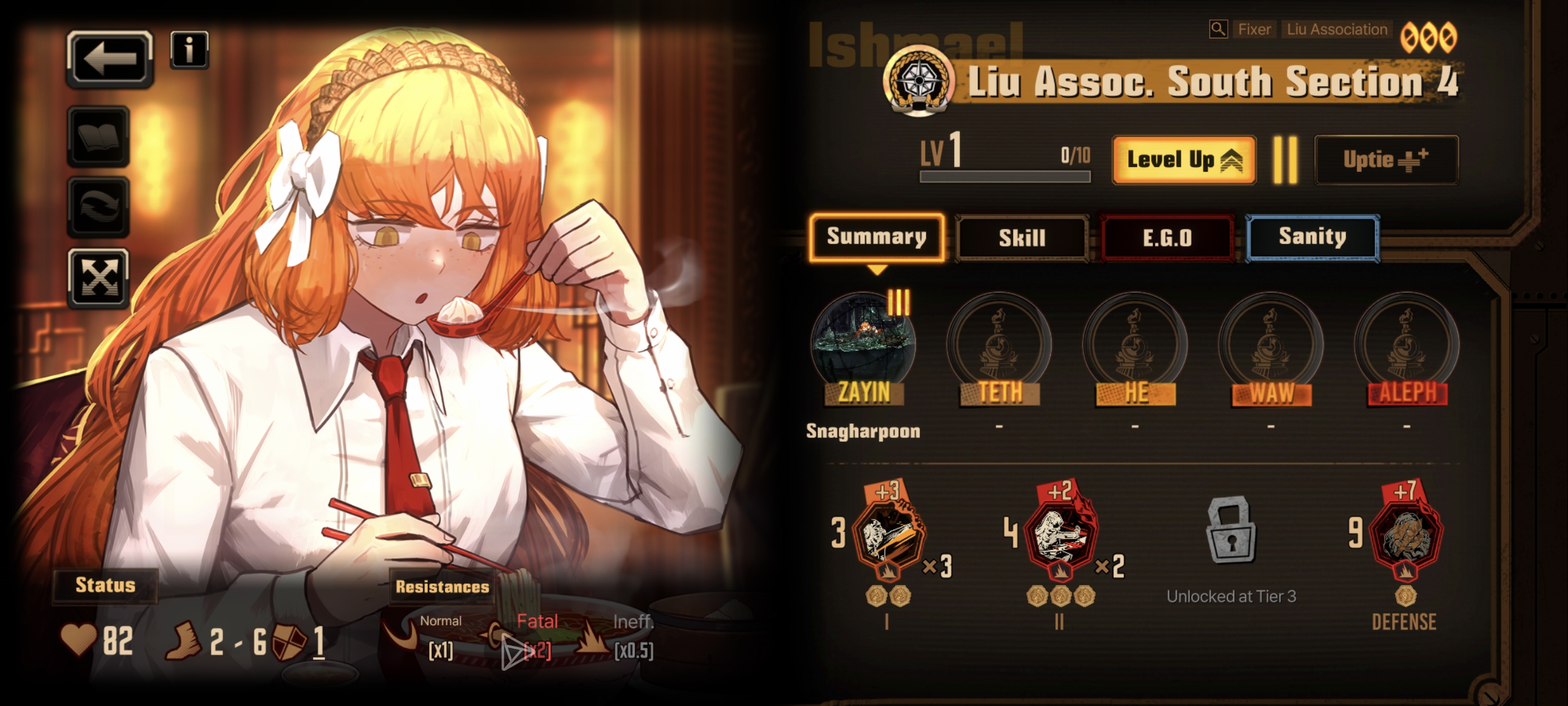
Task: Select the HE E.G.O slot
Action: 1135,344
